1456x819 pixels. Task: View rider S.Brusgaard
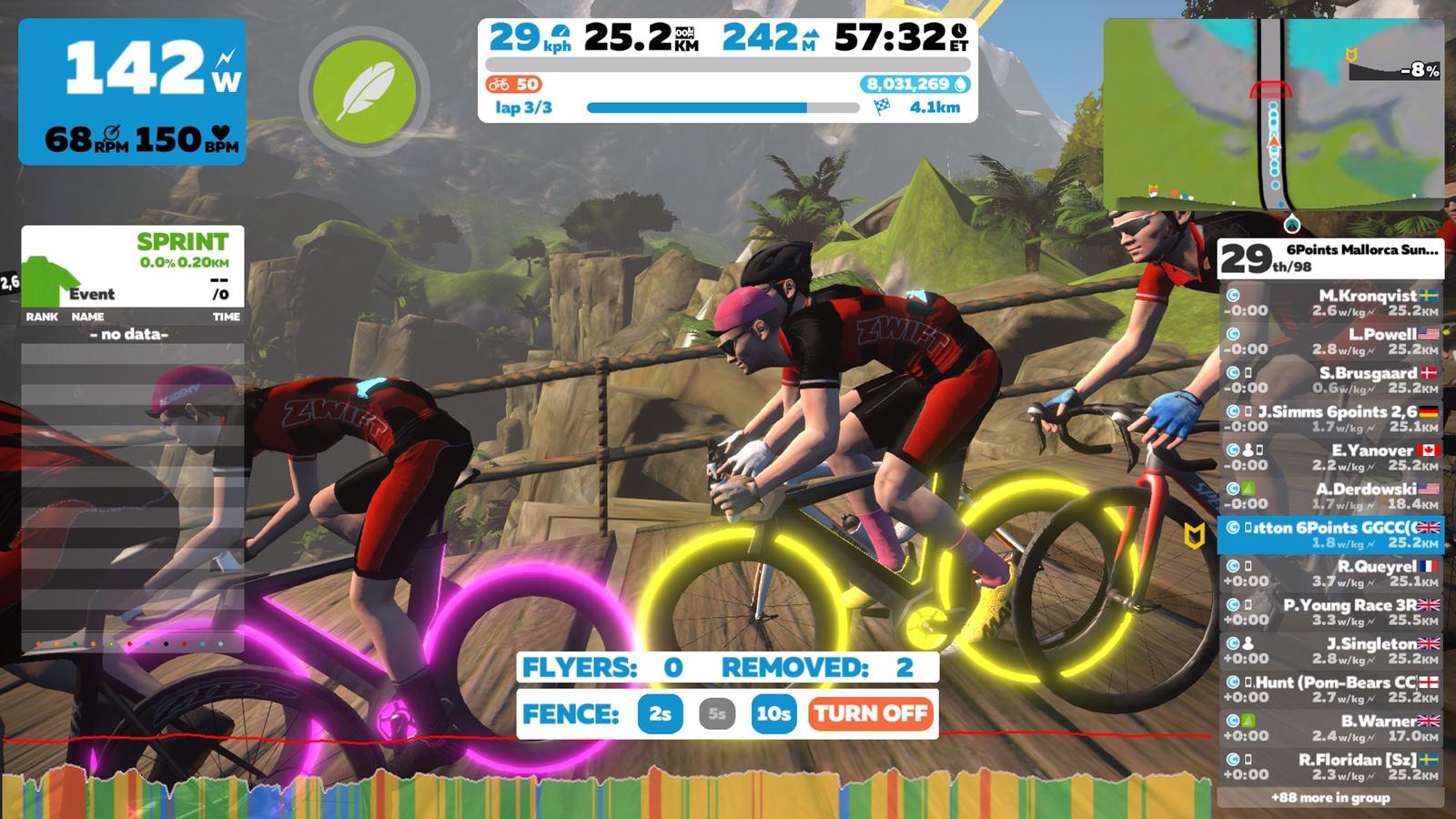pyautogui.click(x=1330, y=380)
